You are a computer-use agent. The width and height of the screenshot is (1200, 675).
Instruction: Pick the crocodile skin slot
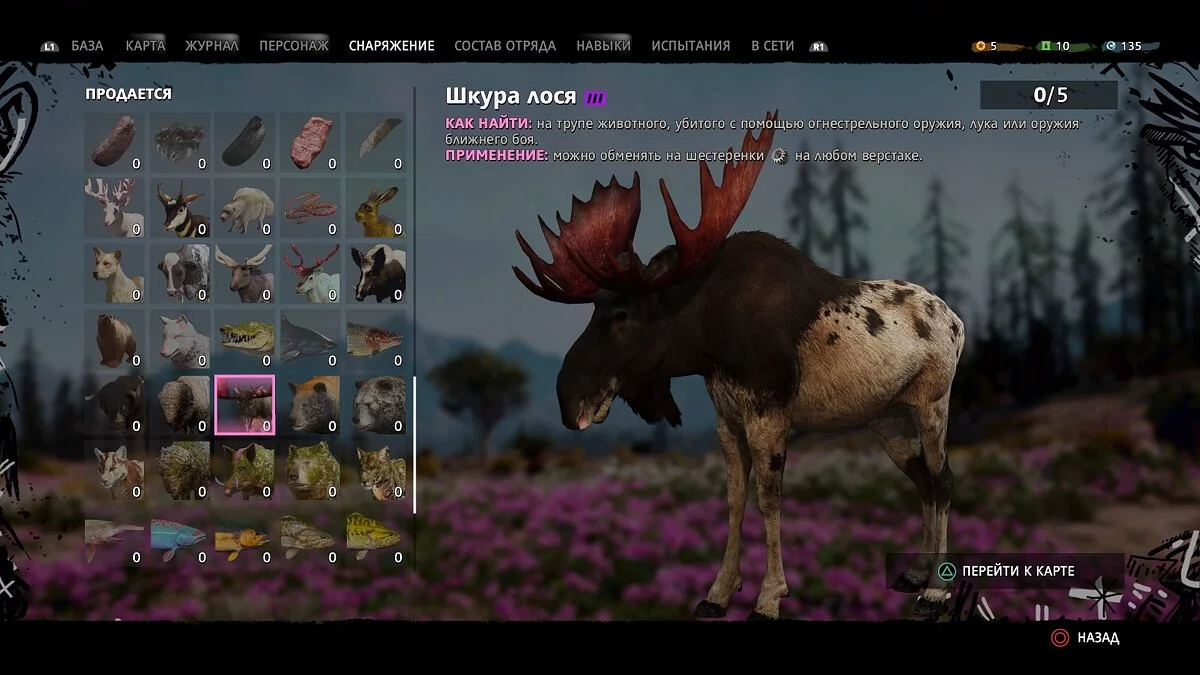point(246,340)
